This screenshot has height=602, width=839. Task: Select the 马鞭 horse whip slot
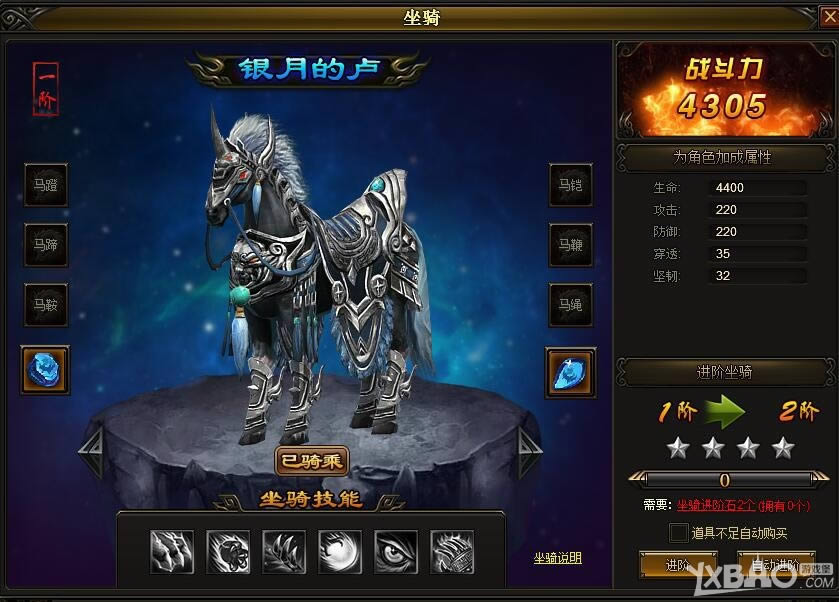click(x=571, y=245)
